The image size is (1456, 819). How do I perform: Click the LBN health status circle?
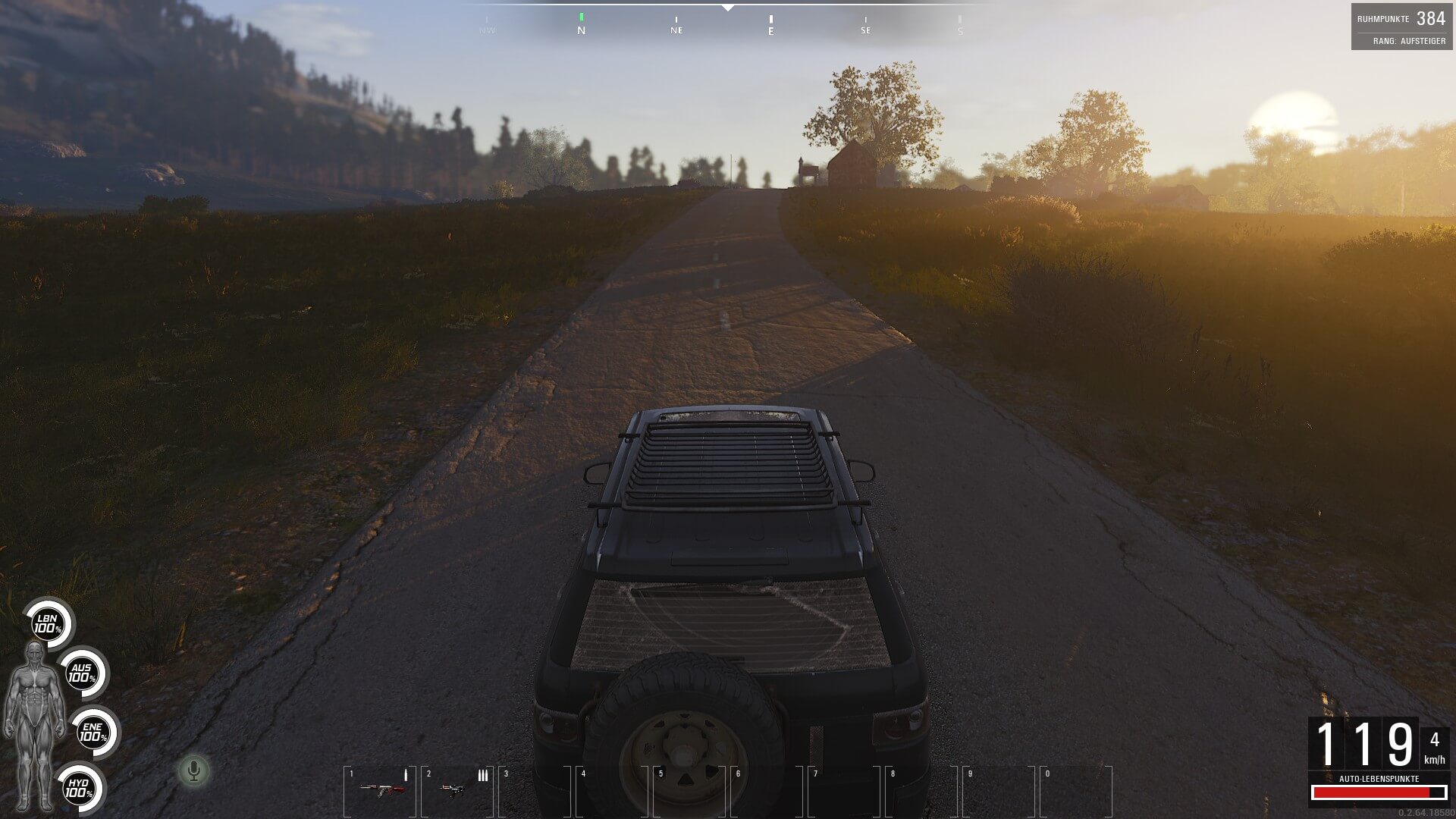(48, 624)
